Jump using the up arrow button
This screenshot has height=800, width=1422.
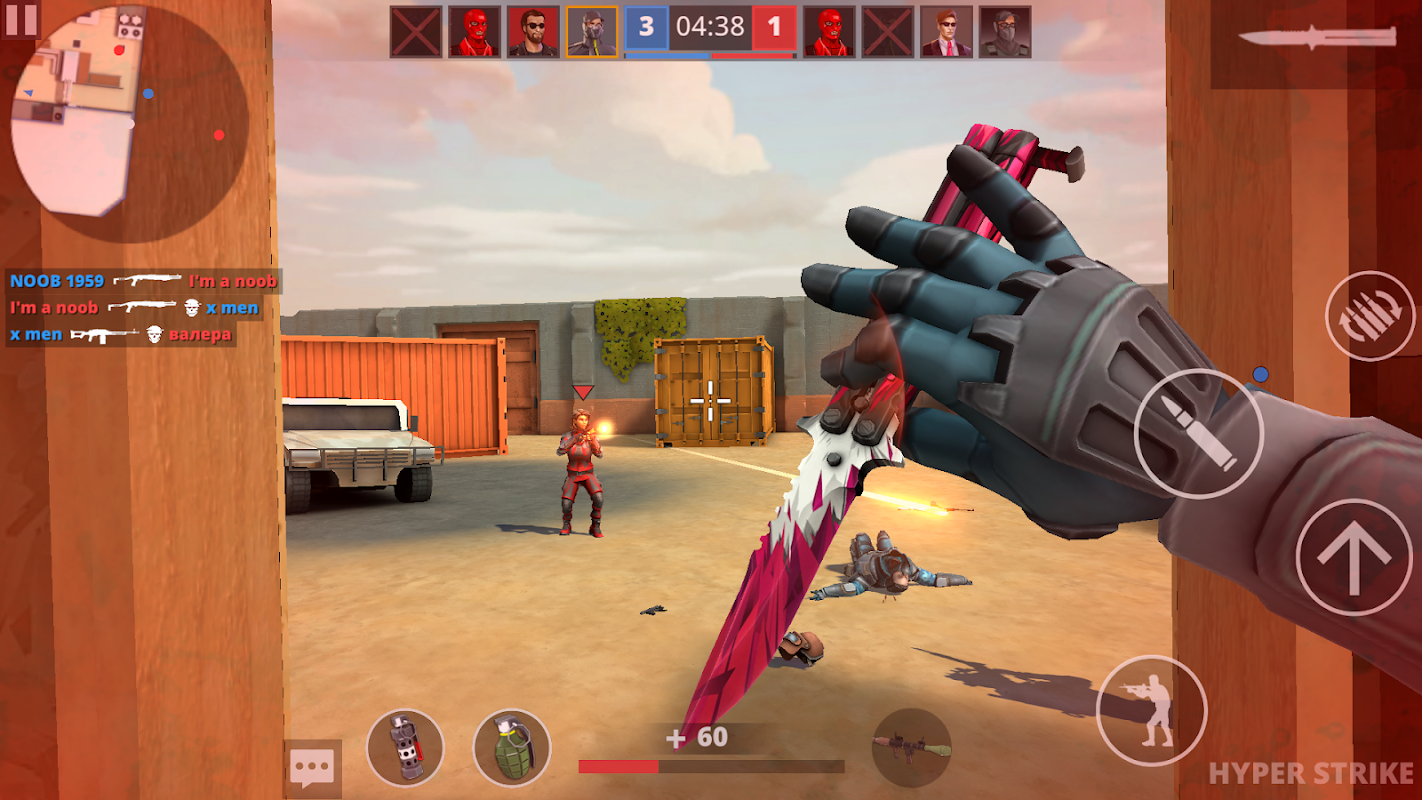coord(1353,557)
